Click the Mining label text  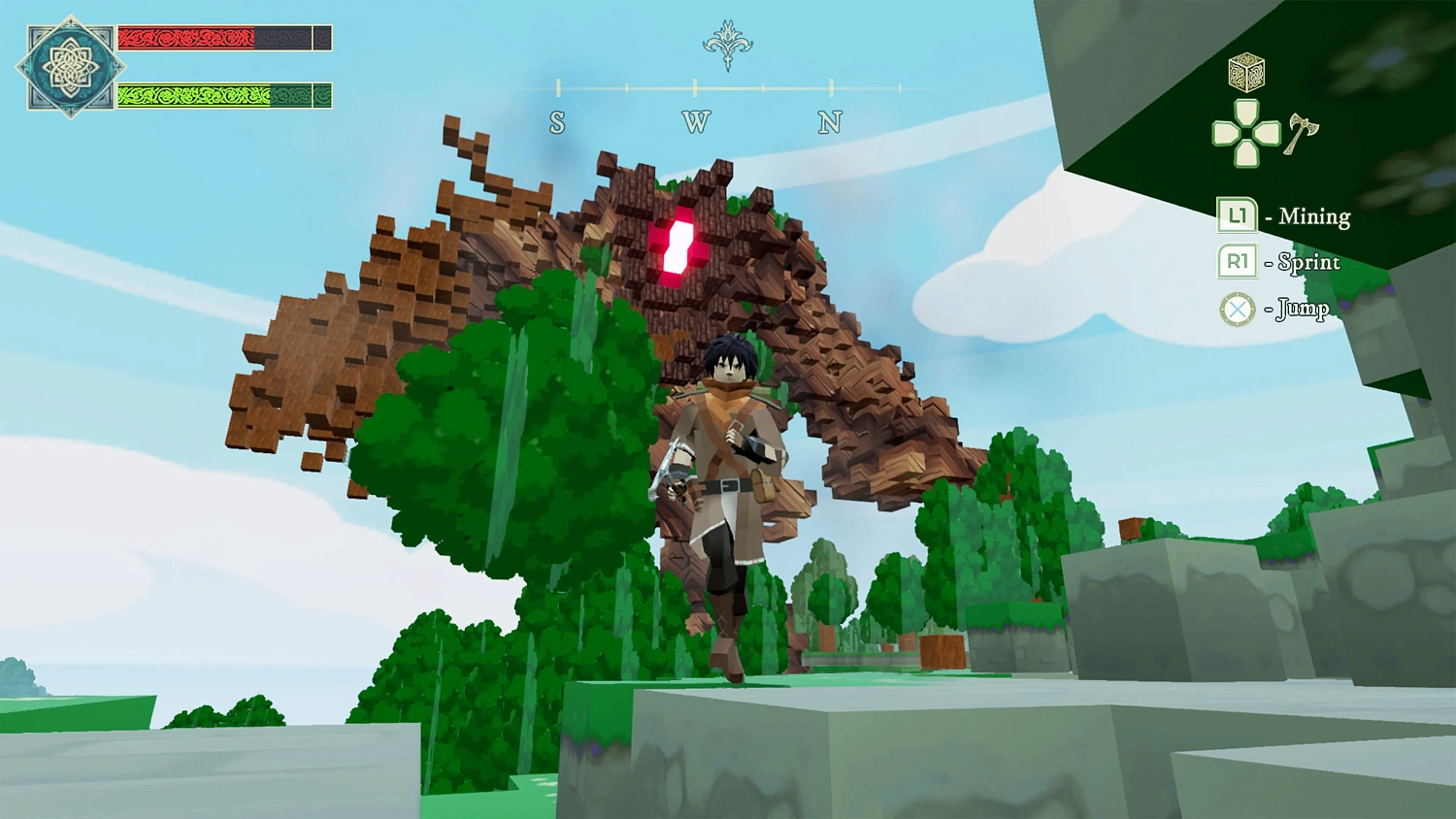[1315, 215]
